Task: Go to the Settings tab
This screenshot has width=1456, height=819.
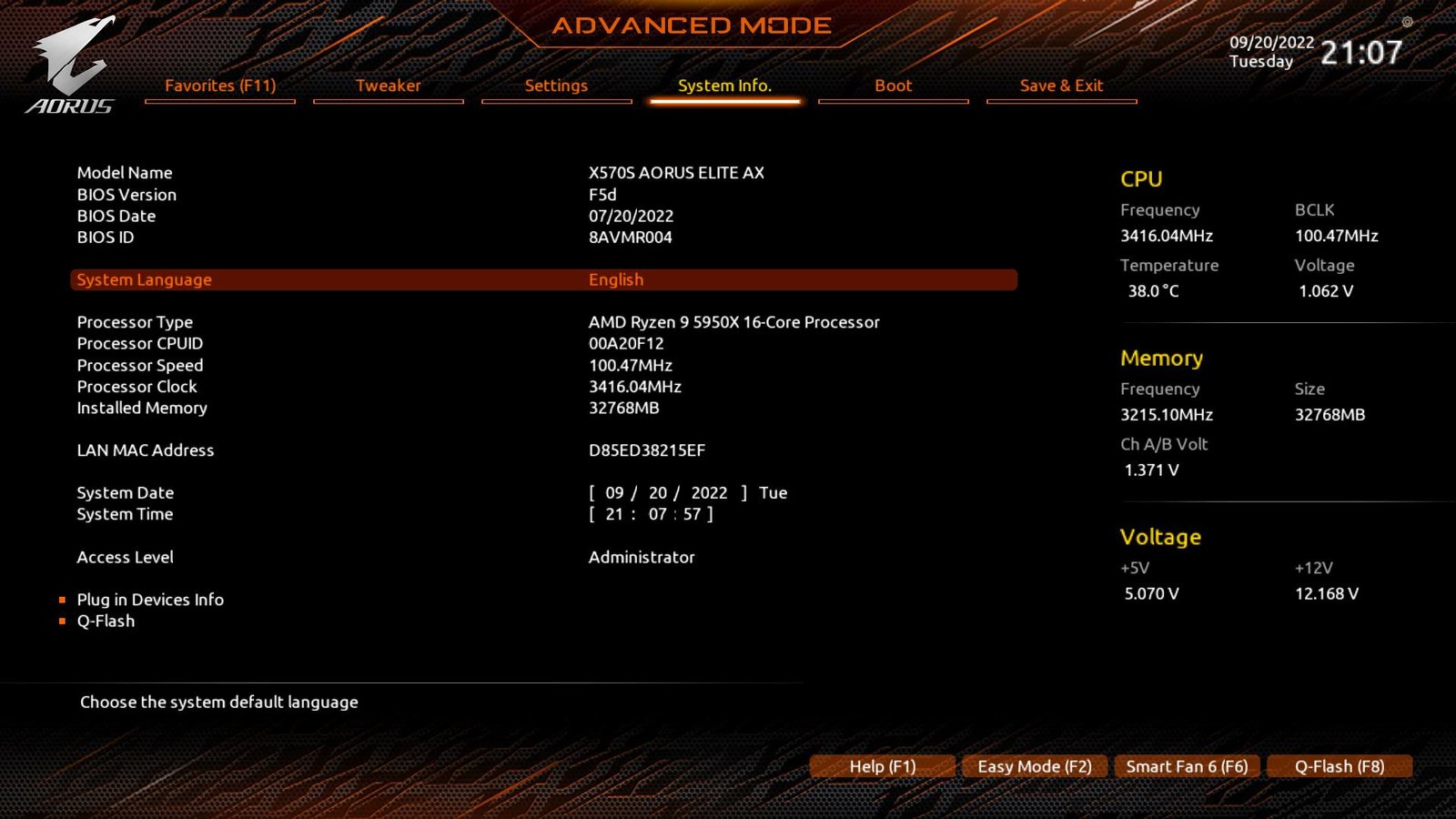Action: (556, 86)
